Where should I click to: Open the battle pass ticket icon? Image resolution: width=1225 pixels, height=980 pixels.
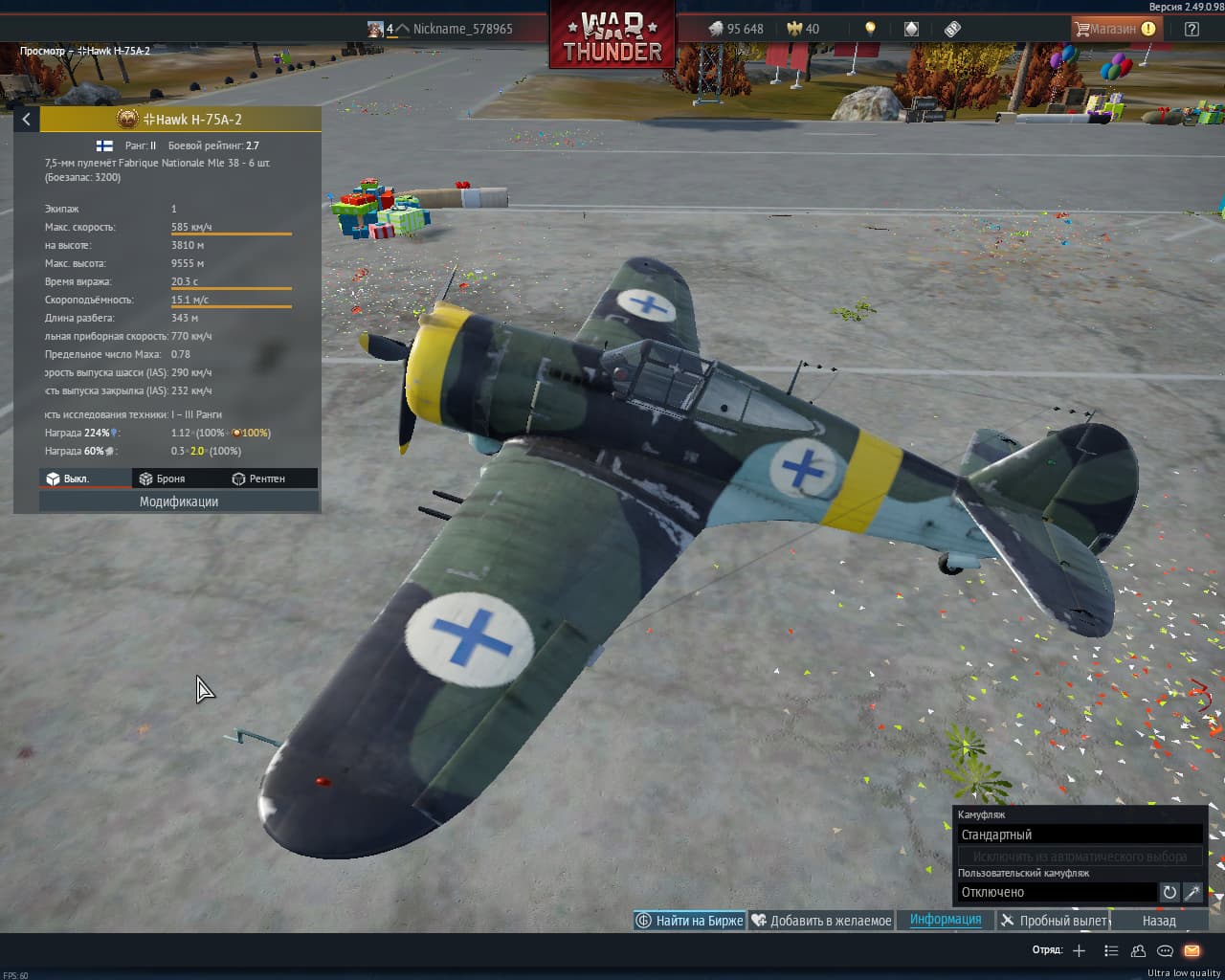coord(952,29)
